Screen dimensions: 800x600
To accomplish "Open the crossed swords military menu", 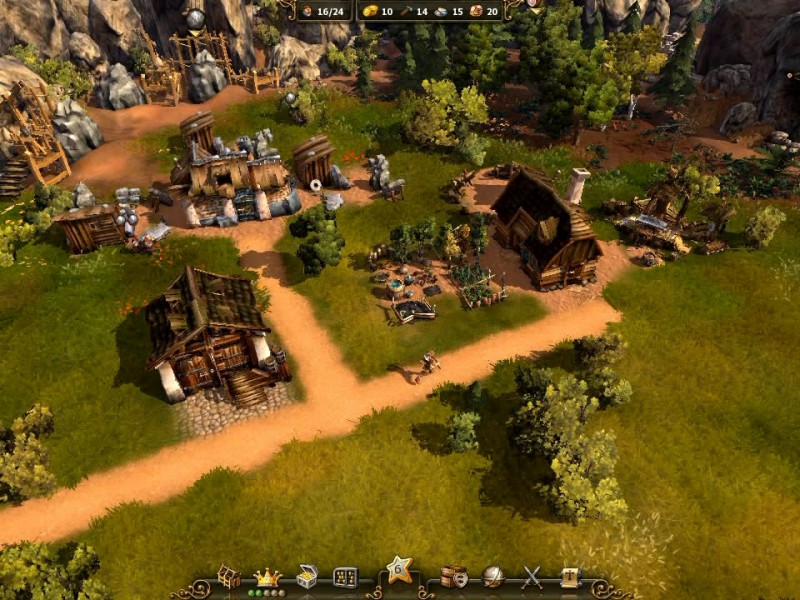I will coord(531,577).
